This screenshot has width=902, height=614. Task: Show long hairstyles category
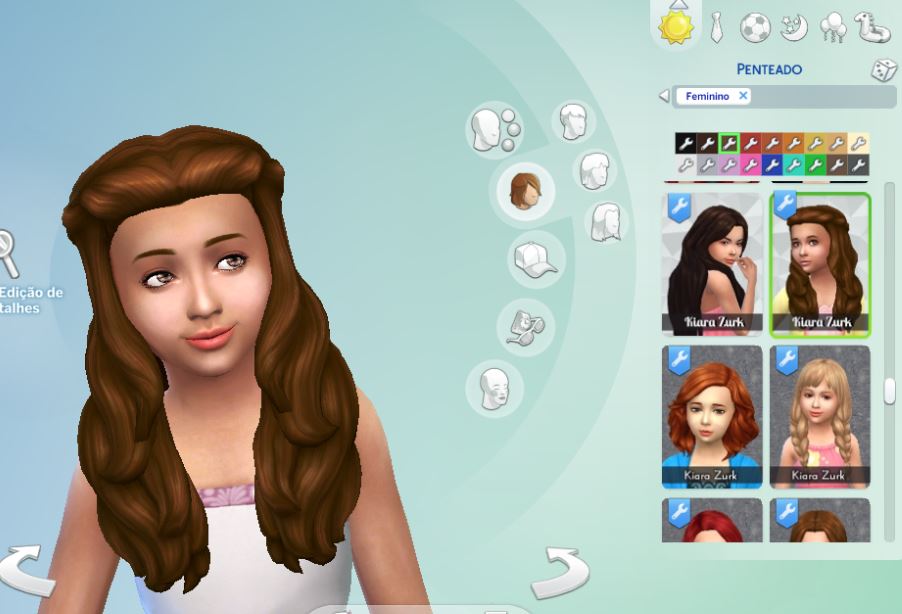[607, 221]
